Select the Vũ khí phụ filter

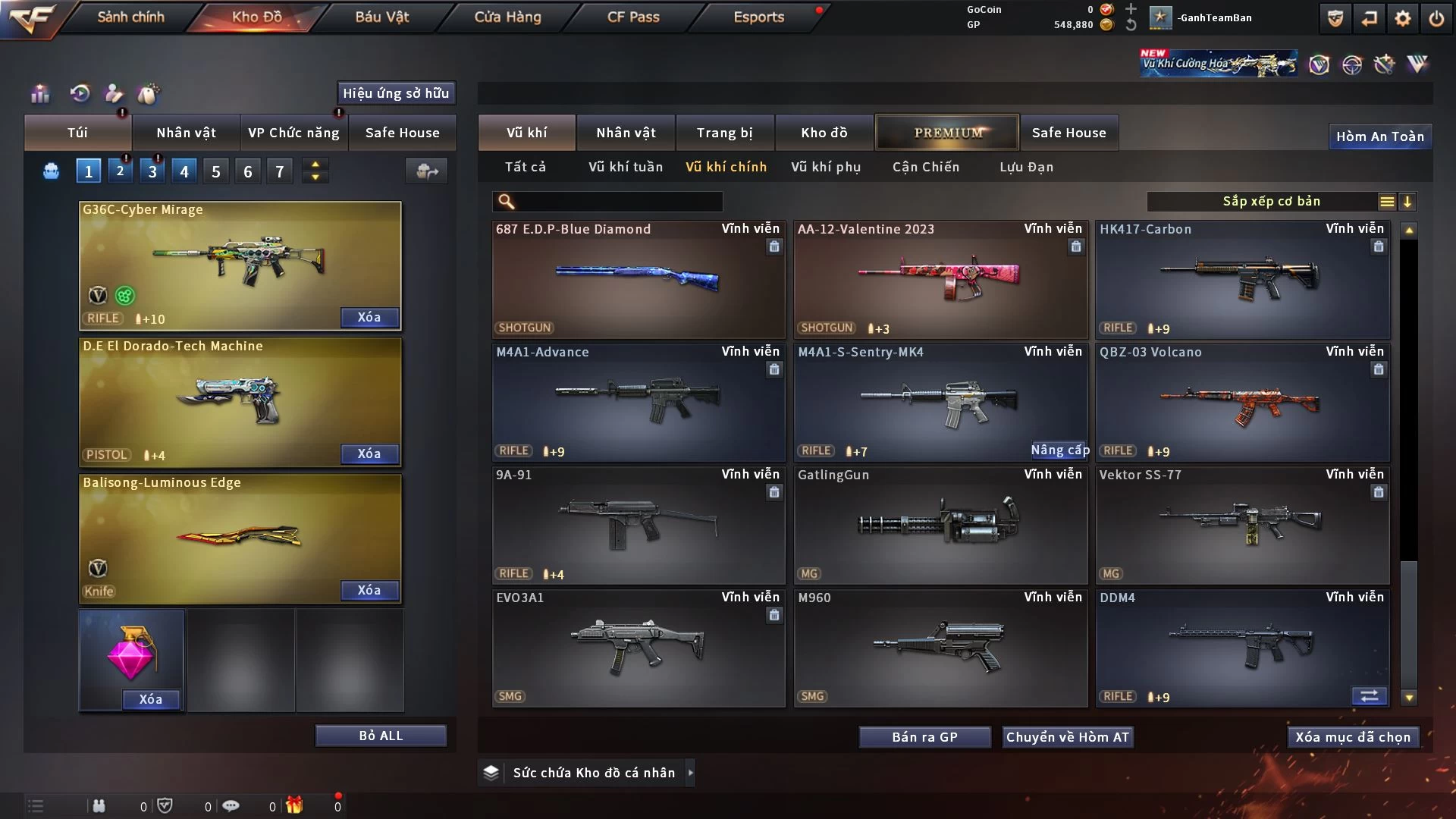826,167
